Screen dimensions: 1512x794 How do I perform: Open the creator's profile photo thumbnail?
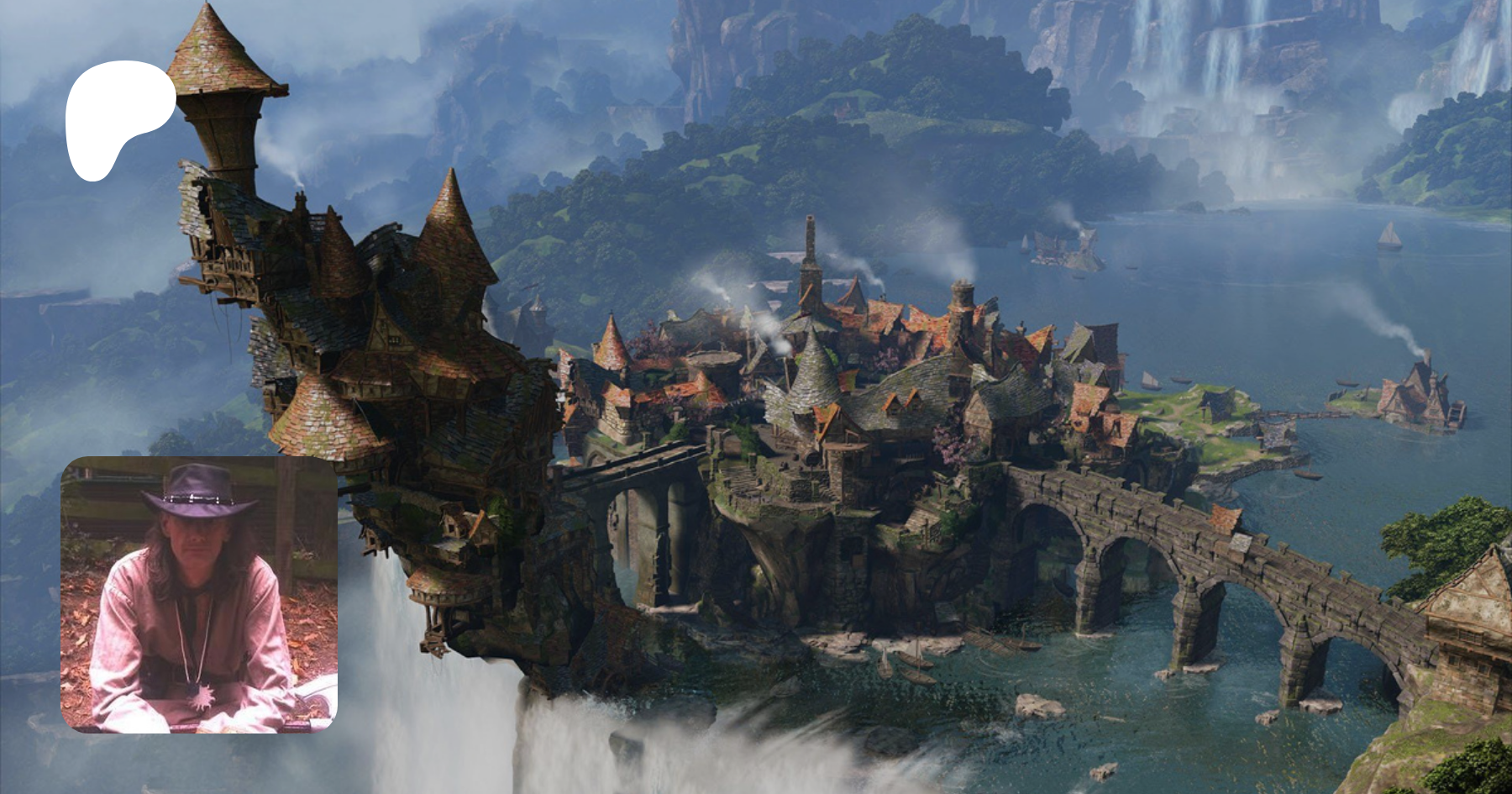tap(199, 594)
